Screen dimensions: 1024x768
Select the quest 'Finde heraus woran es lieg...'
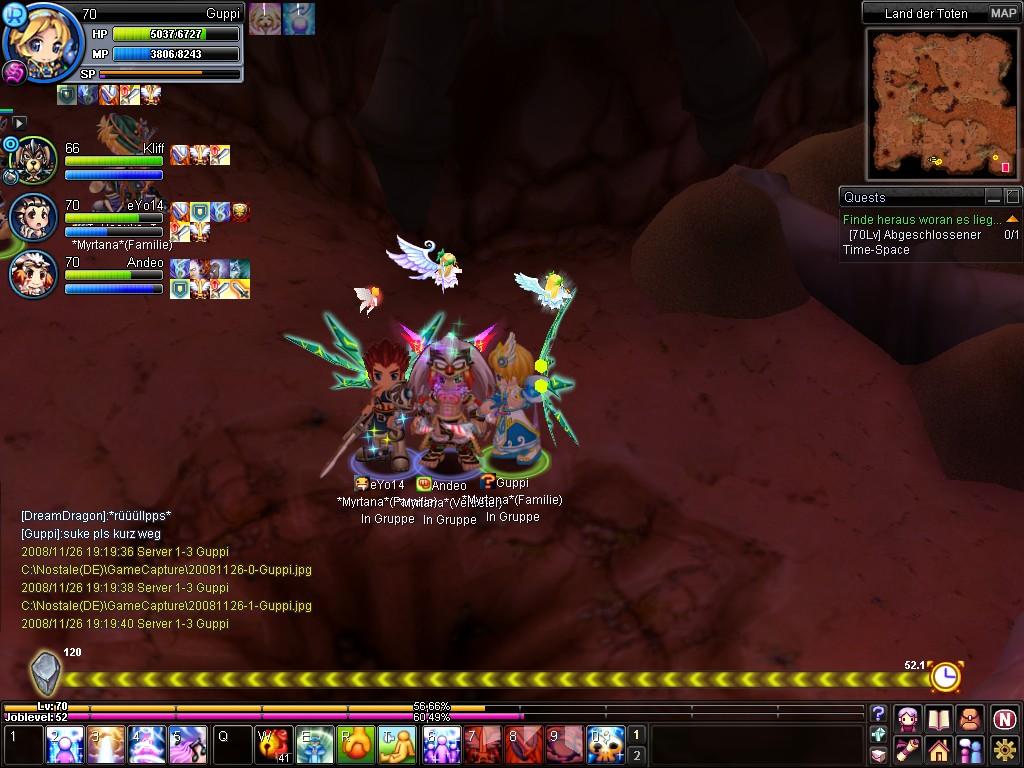921,219
